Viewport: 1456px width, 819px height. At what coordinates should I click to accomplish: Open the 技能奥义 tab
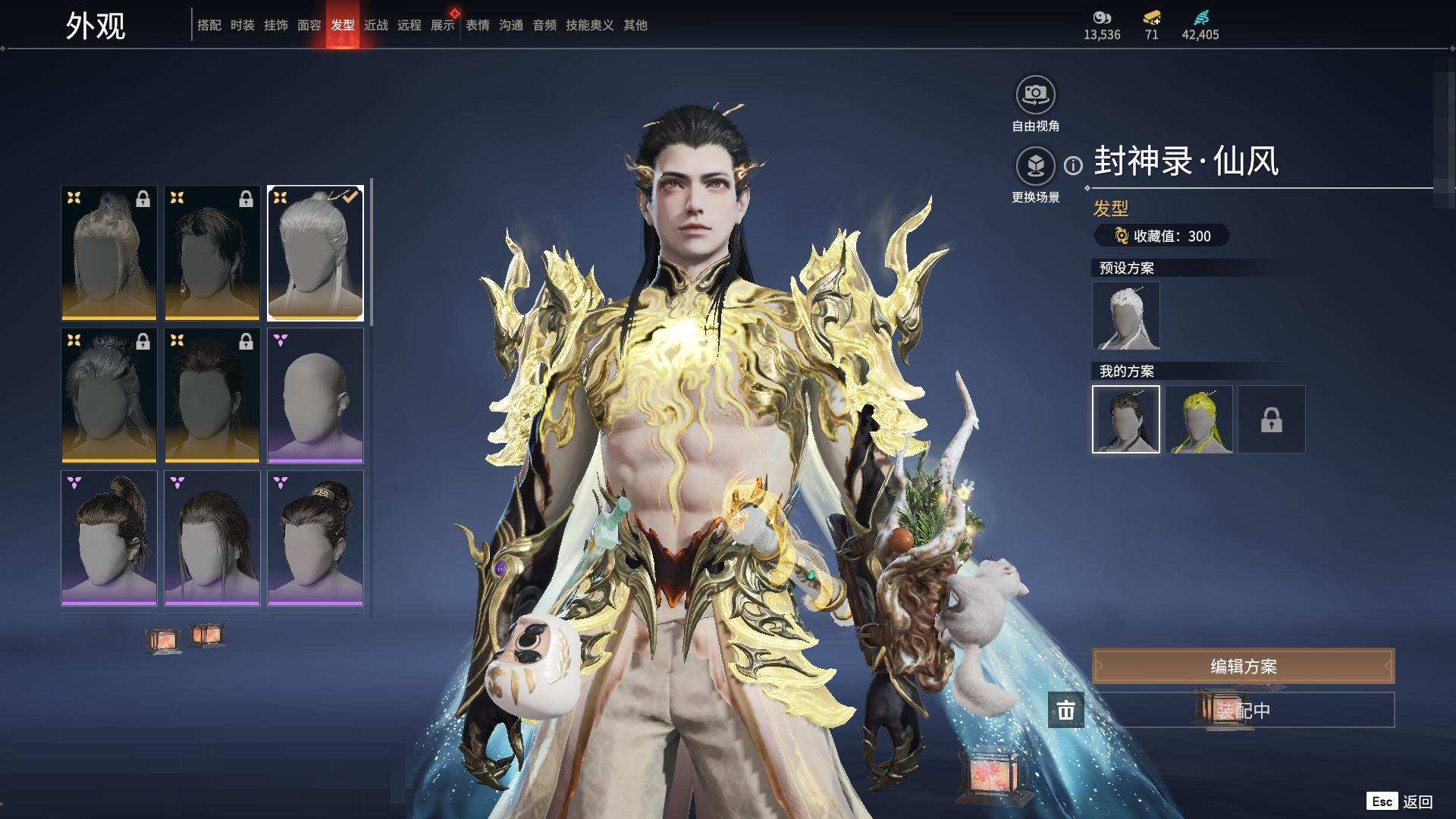pos(589,25)
